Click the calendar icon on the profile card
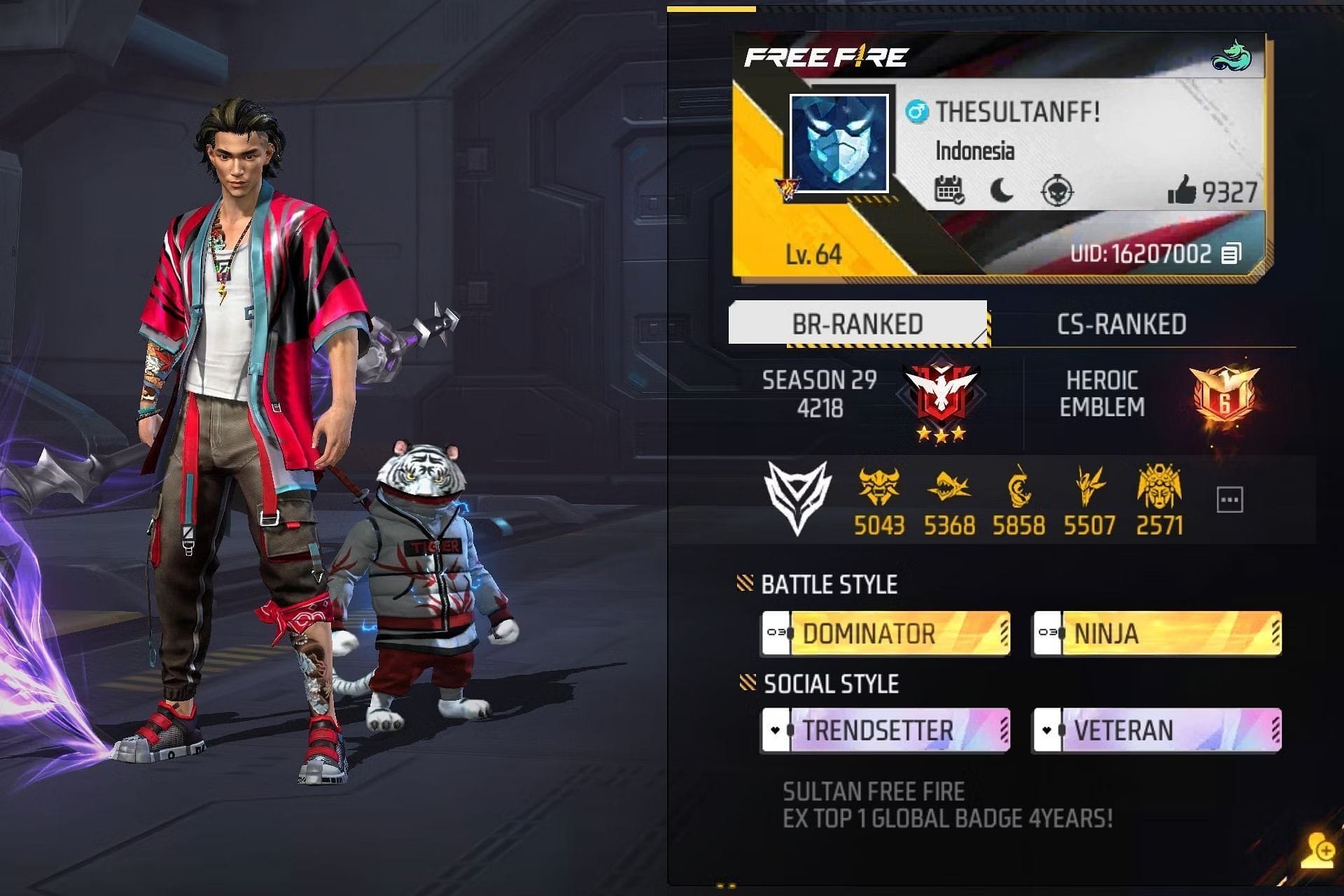This screenshot has width=1344, height=896. 949,190
